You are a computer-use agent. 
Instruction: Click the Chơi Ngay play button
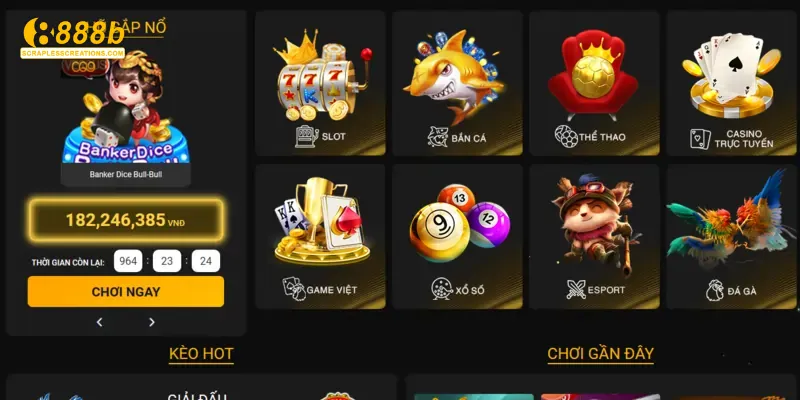[126, 292]
